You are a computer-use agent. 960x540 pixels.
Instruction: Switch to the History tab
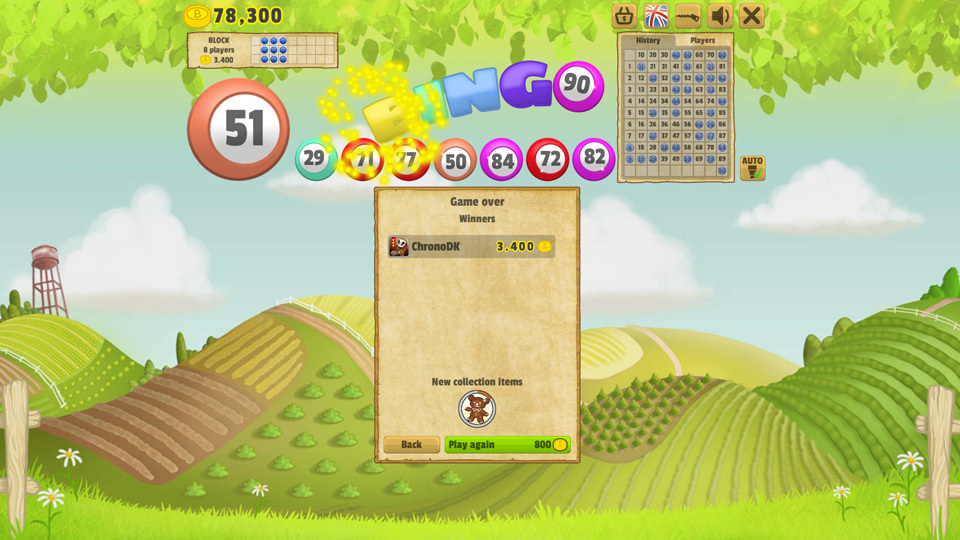648,41
